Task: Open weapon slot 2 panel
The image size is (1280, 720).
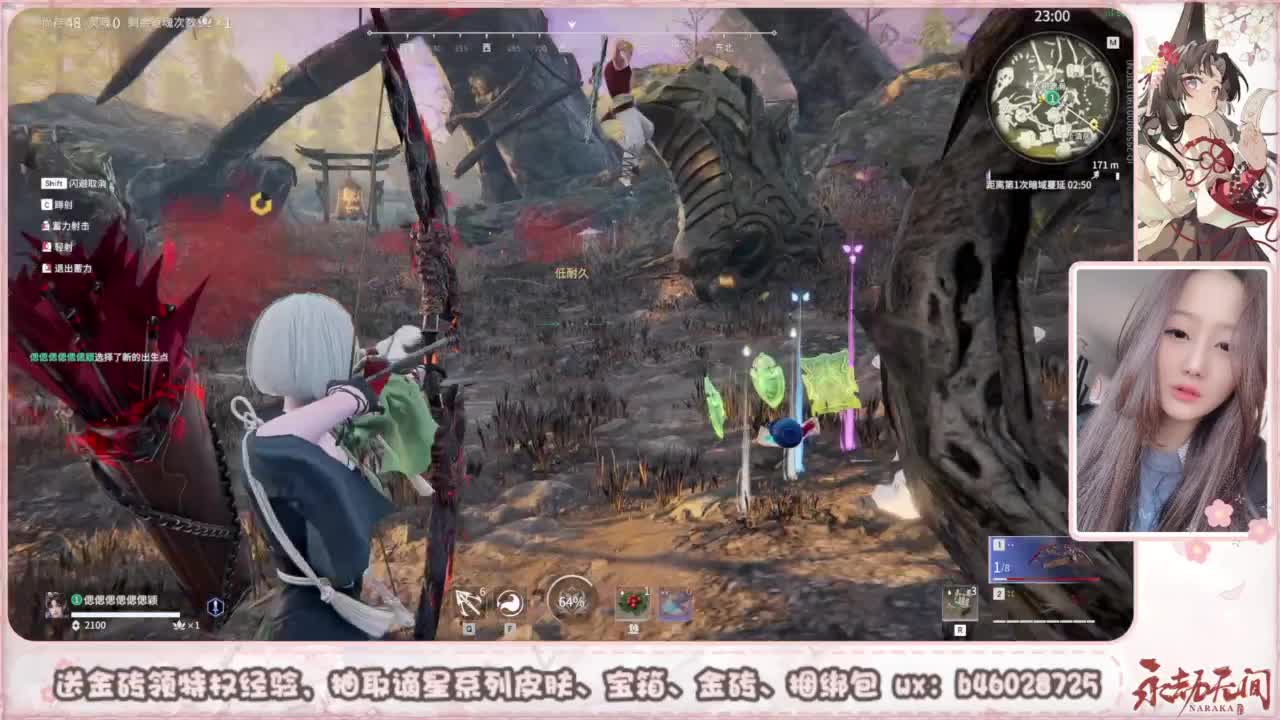Action: click(1001, 594)
